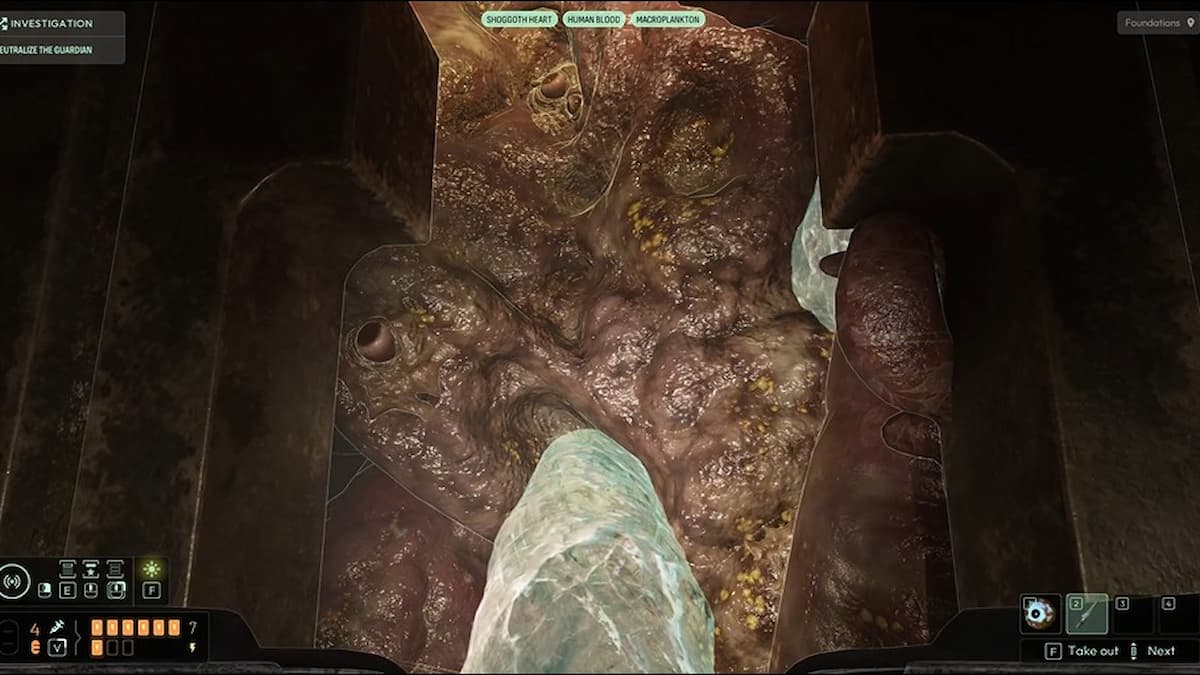1200x675 pixels.
Task: Activate the sonar pulse icon
Action: coord(15,580)
